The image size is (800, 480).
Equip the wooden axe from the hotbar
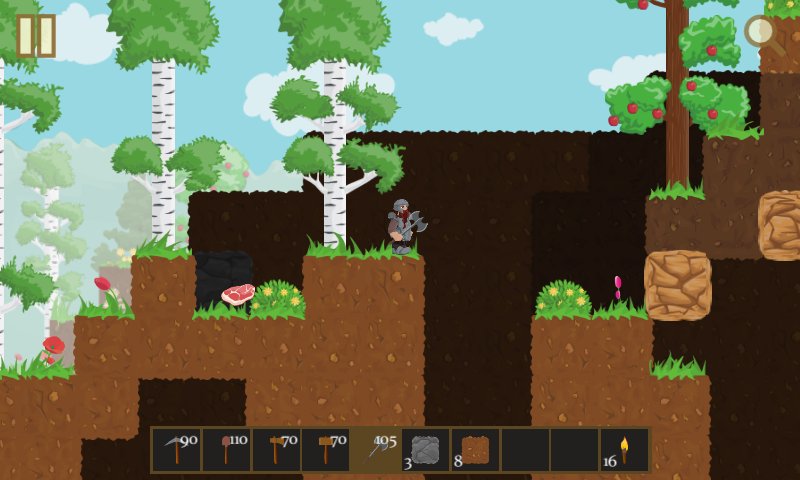[276, 450]
